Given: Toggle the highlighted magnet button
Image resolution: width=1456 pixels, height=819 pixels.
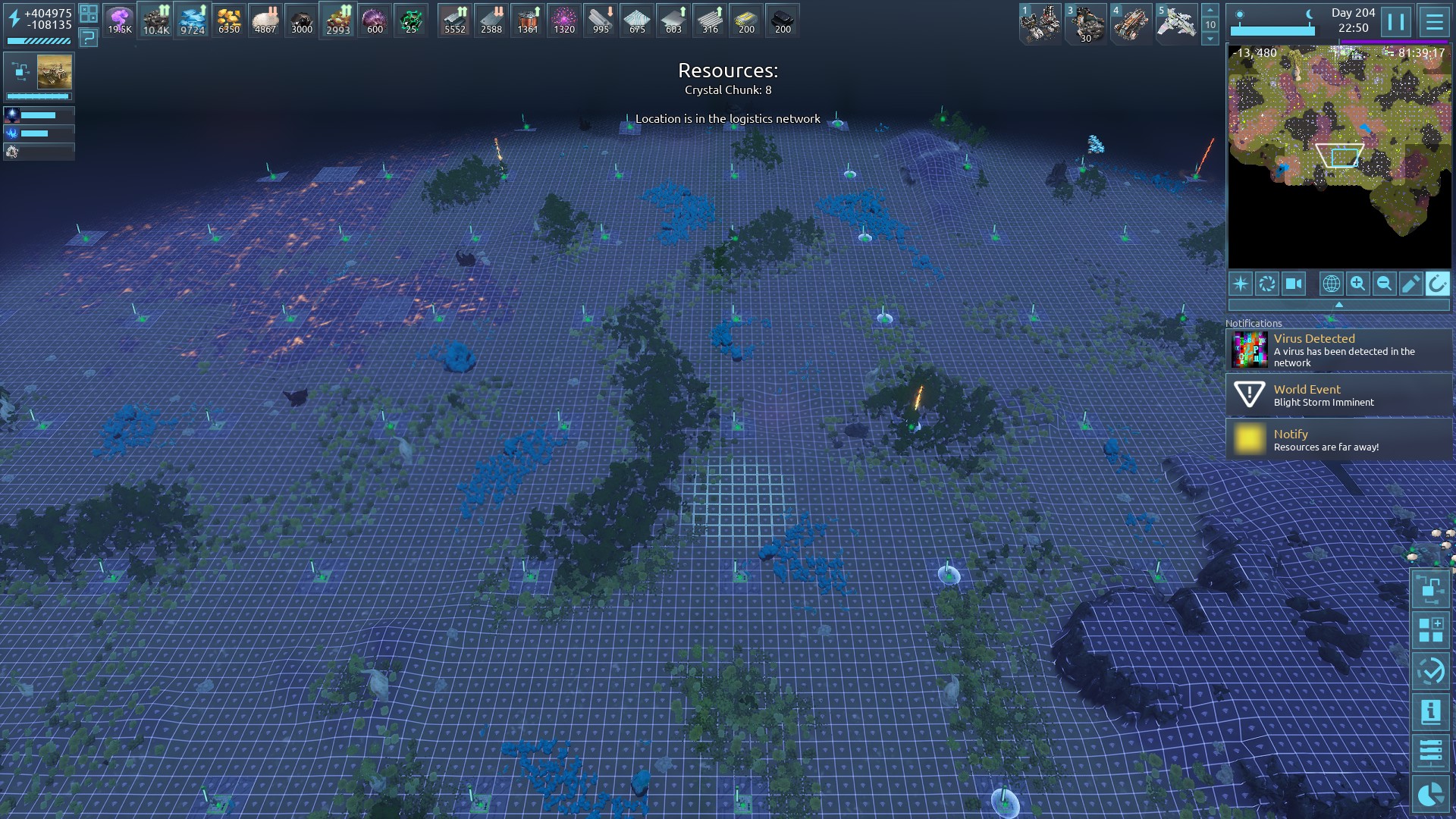Looking at the screenshot, I should pyautogui.click(x=1437, y=284).
